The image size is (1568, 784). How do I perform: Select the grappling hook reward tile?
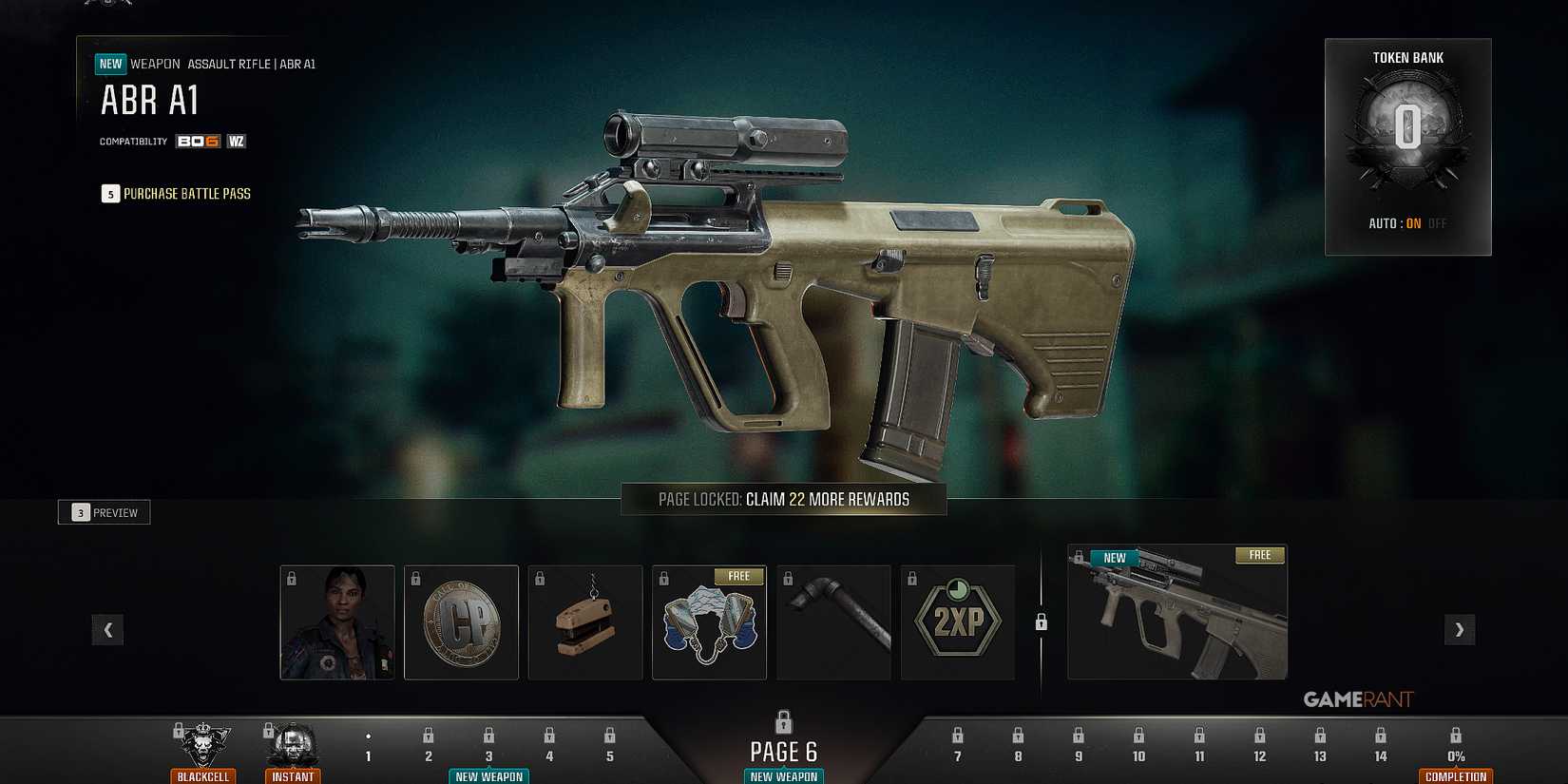tap(833, 622)
